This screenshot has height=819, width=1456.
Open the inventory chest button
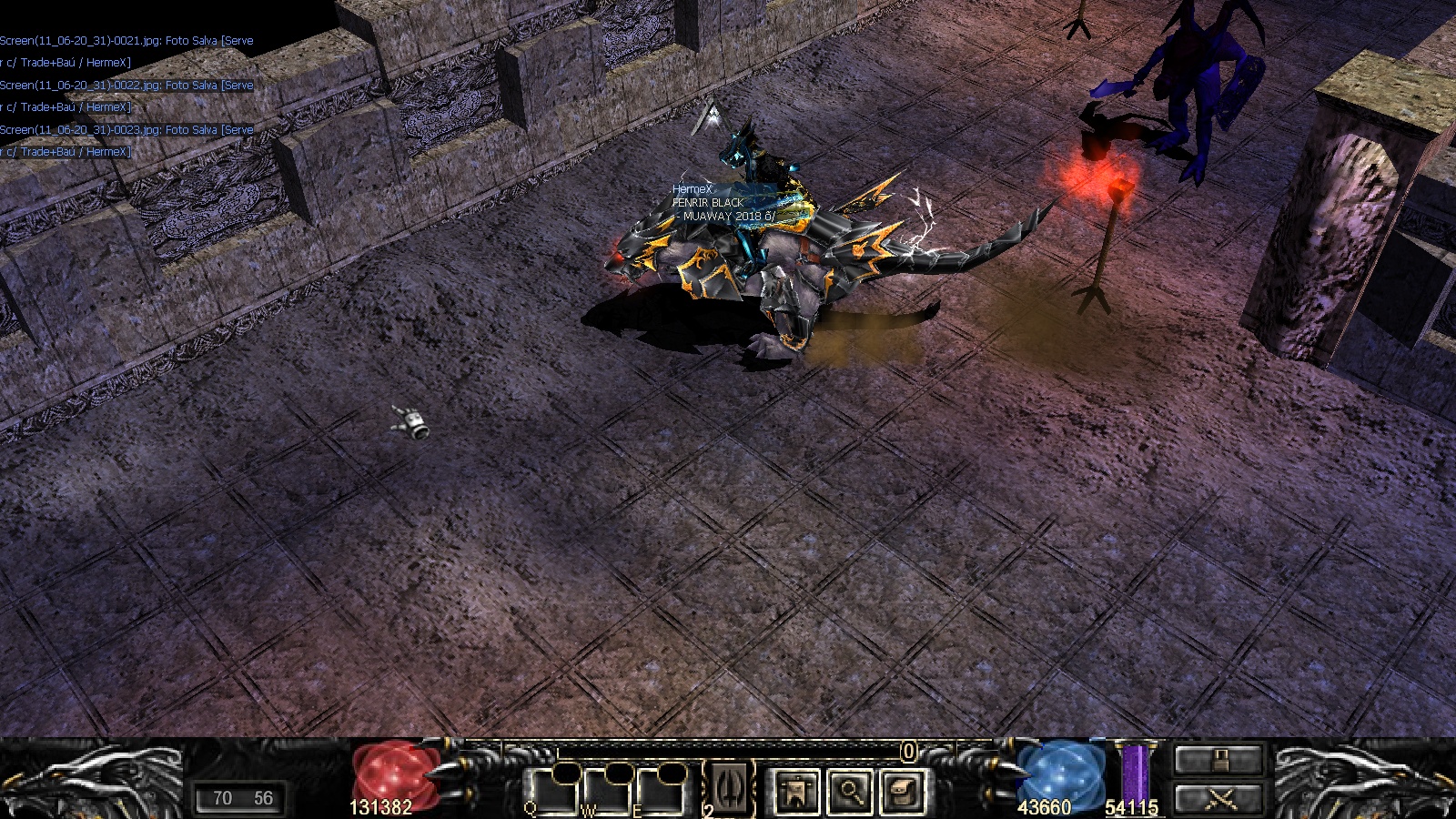click(x=903, y=792)
